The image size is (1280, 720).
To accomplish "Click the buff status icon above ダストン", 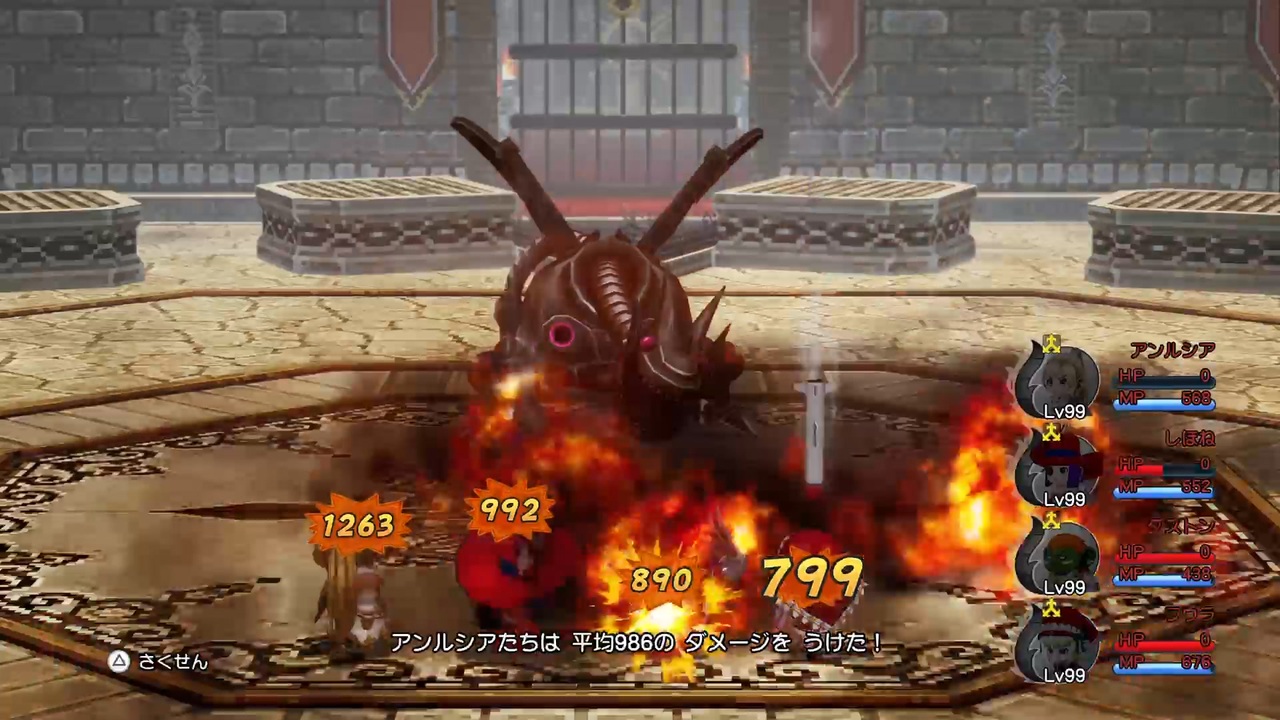I will (1053, 521).
